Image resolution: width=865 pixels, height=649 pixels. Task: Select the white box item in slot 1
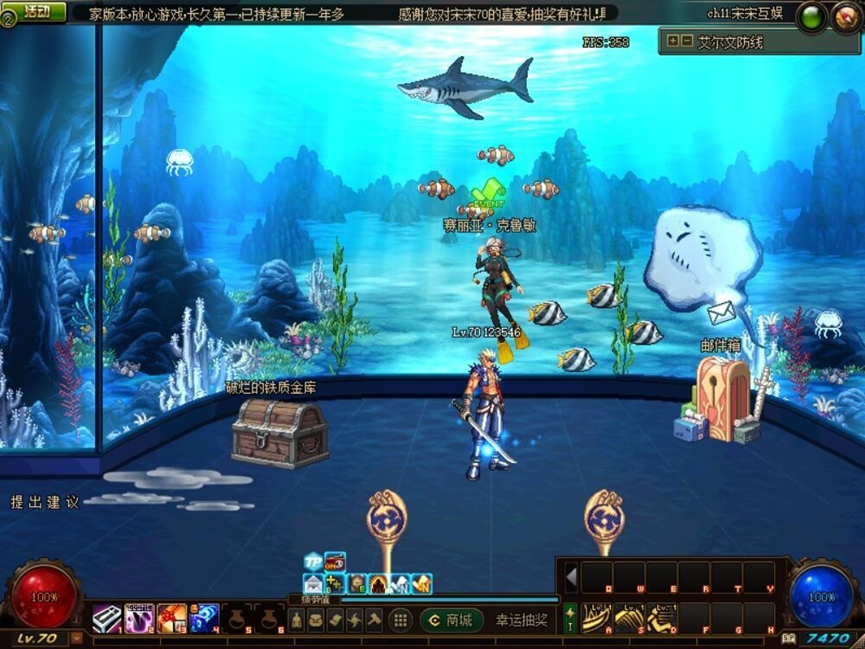(107, 619)
